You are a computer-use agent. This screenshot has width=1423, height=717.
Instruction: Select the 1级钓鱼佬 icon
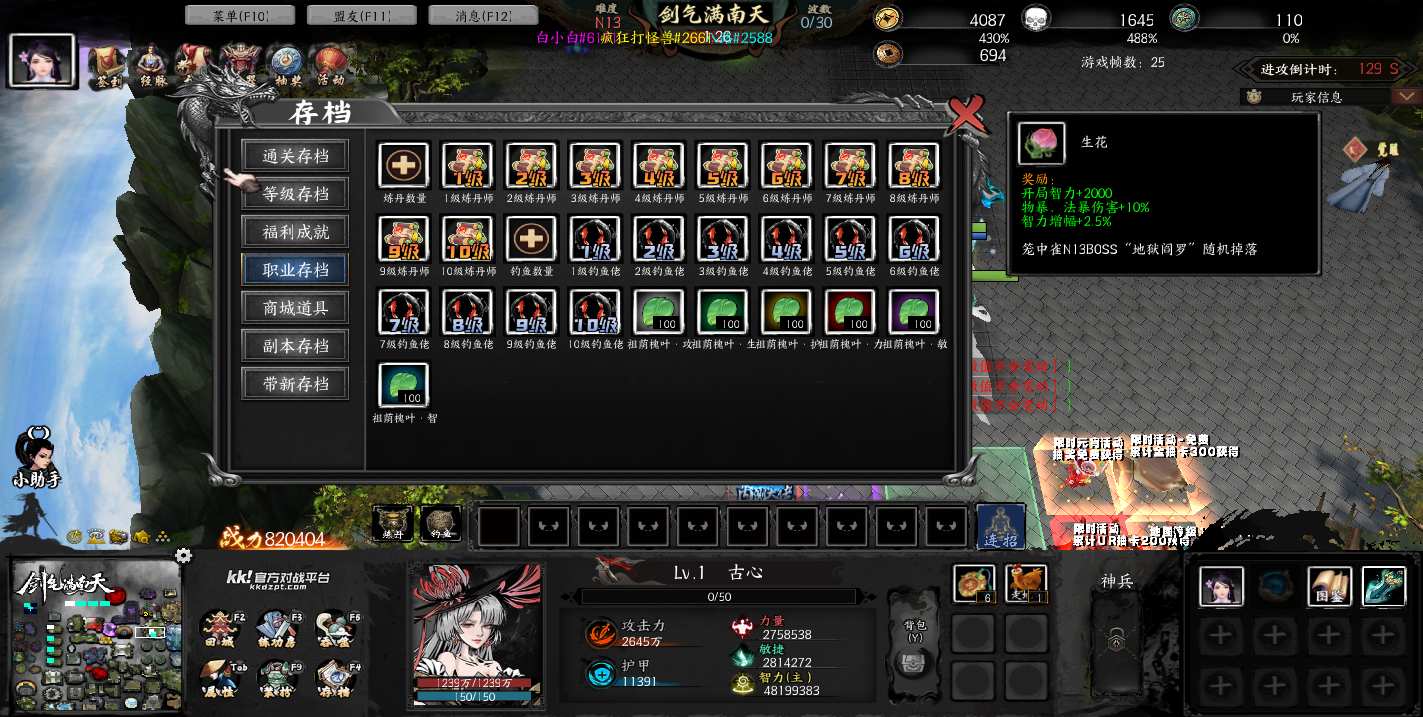point(595,239)
